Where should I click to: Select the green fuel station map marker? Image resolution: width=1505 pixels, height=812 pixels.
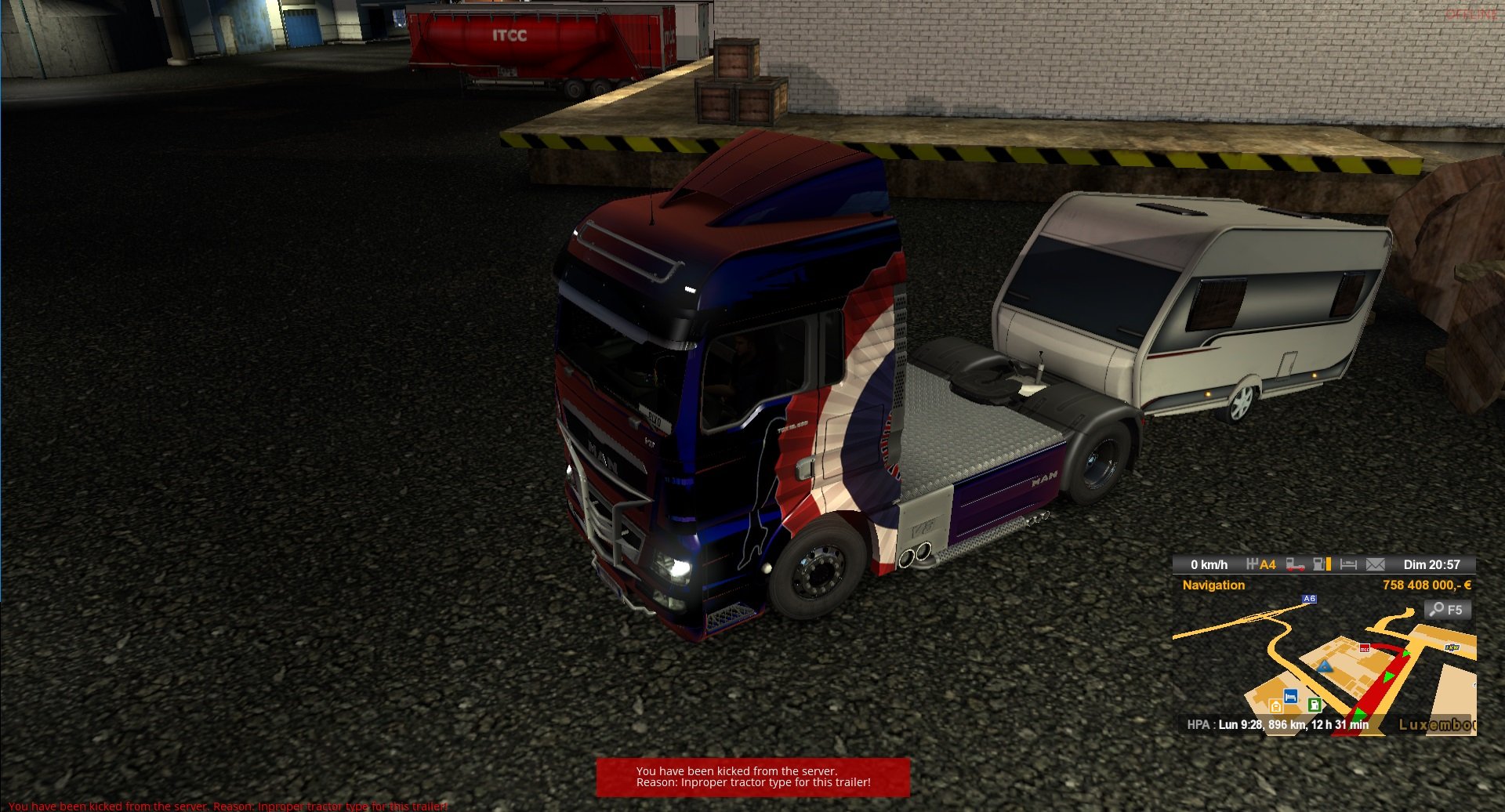point(1315,704)
